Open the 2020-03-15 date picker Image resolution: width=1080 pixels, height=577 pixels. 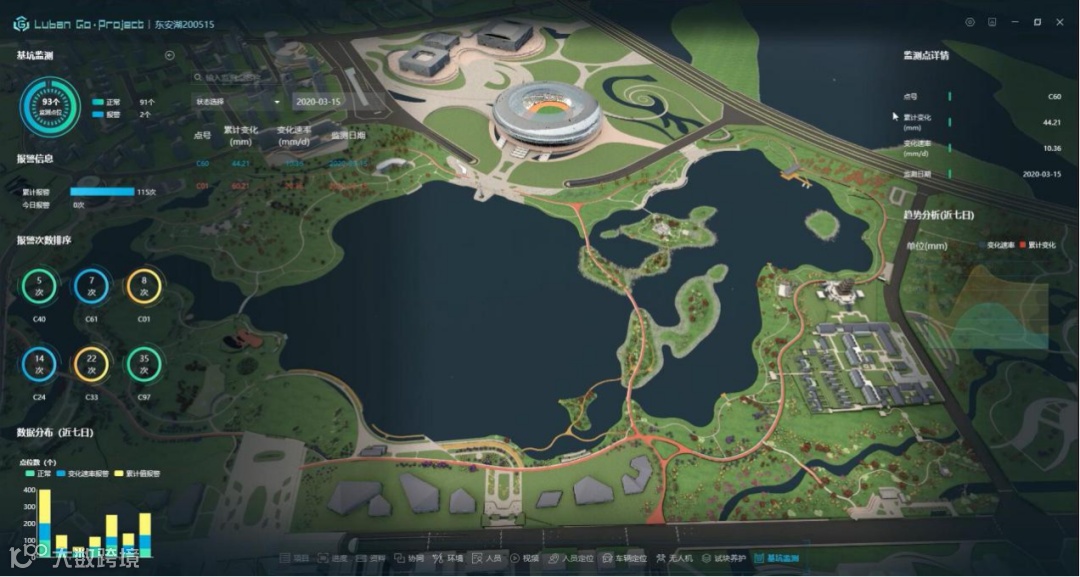click(x=318, y=101)
